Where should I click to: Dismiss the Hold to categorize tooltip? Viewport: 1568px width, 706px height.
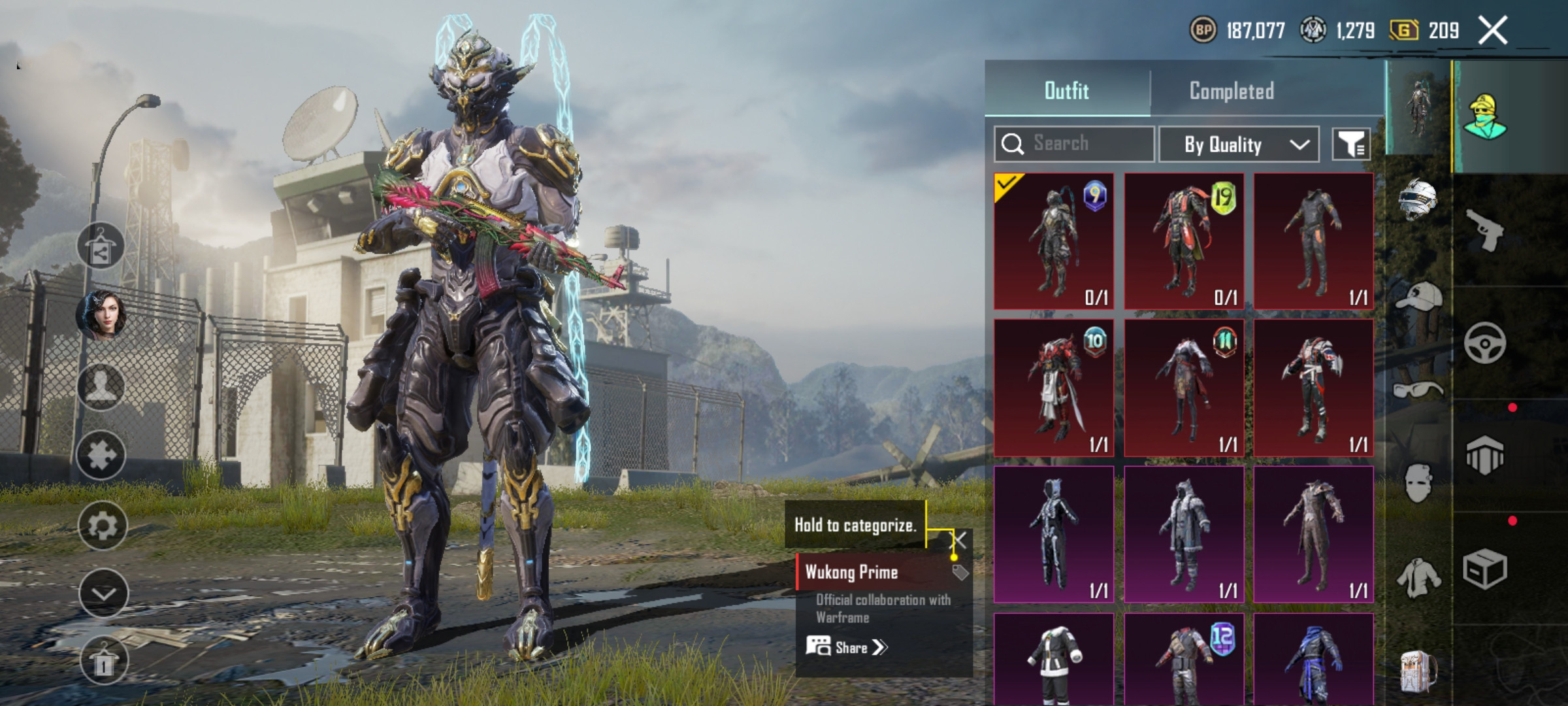click(x=958, y=540)
